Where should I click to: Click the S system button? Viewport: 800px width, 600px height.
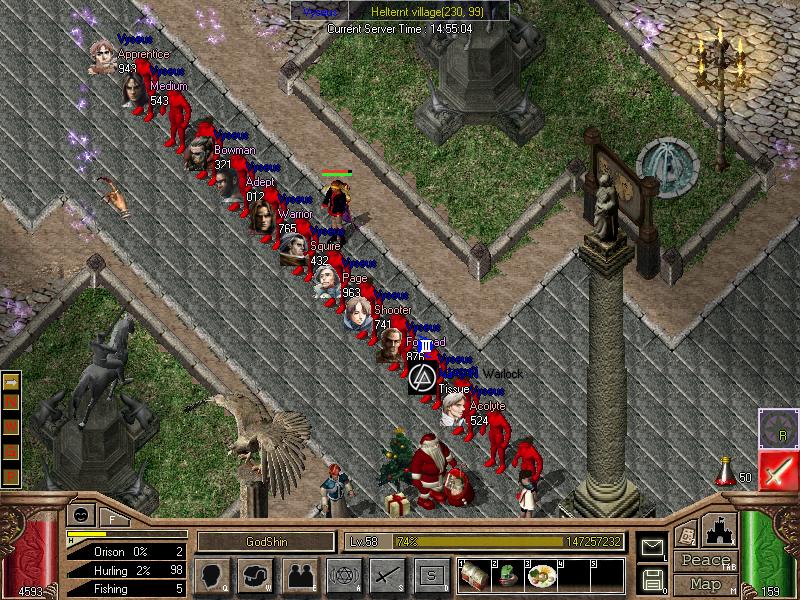[x=431, y=575]
